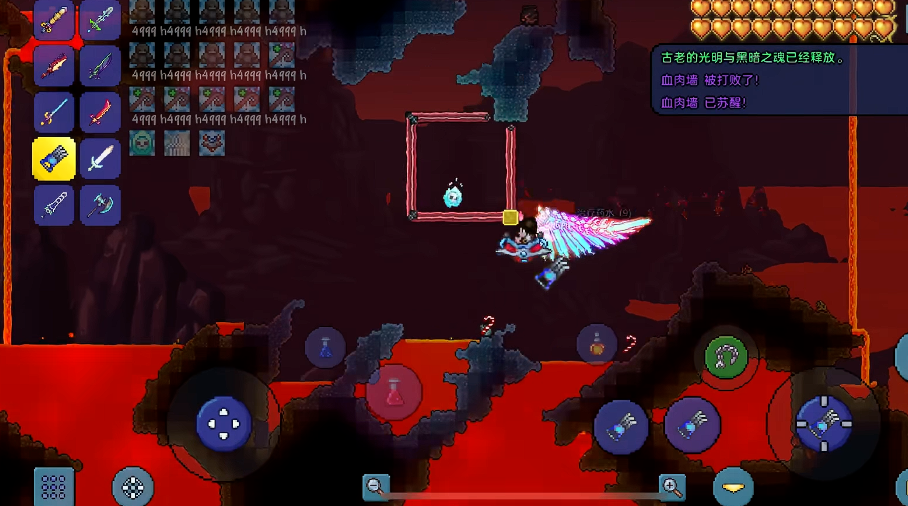Select the highlighted yellow gauntlet hotbar slot
This screenshot has height=506, width=908.
[x=54, y=159]
